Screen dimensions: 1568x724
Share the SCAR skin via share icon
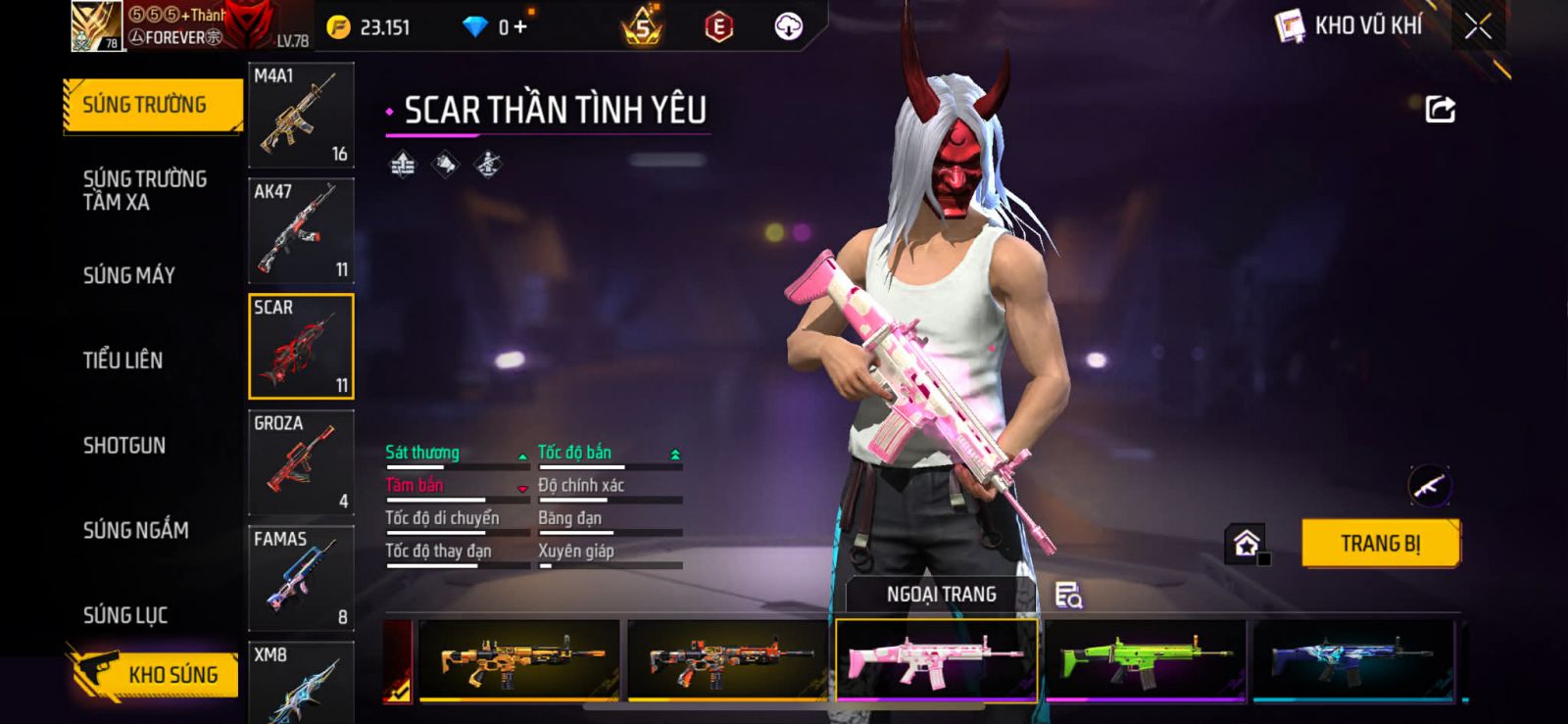tap(1440, 109)
